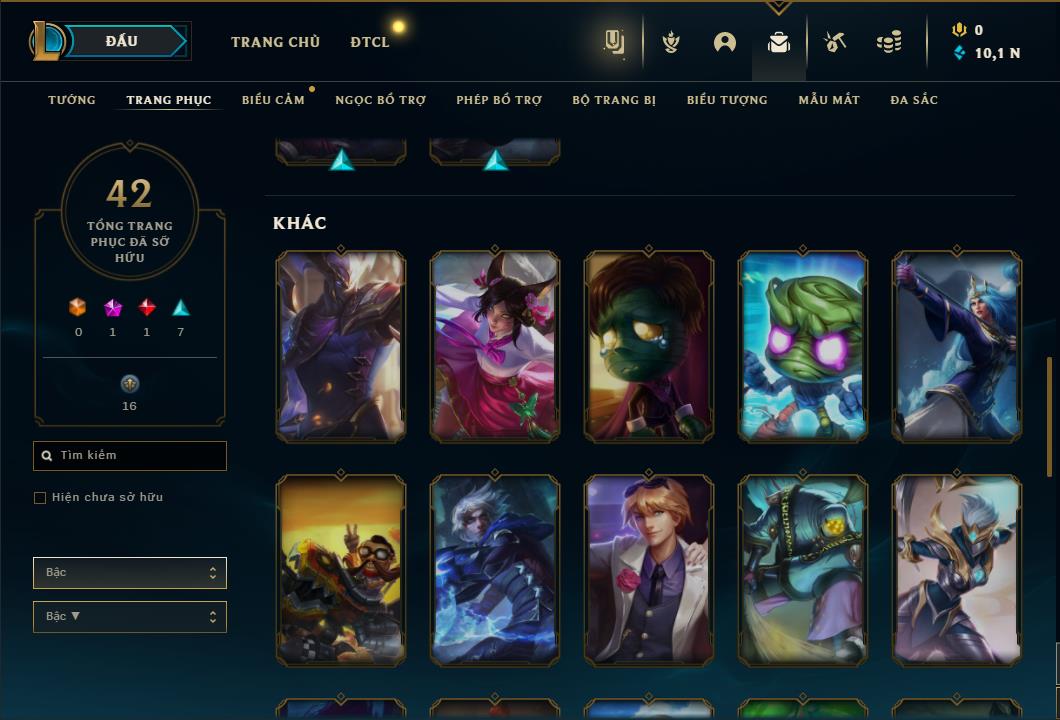Select the Ahri pink dress skin

pos(495,346)
